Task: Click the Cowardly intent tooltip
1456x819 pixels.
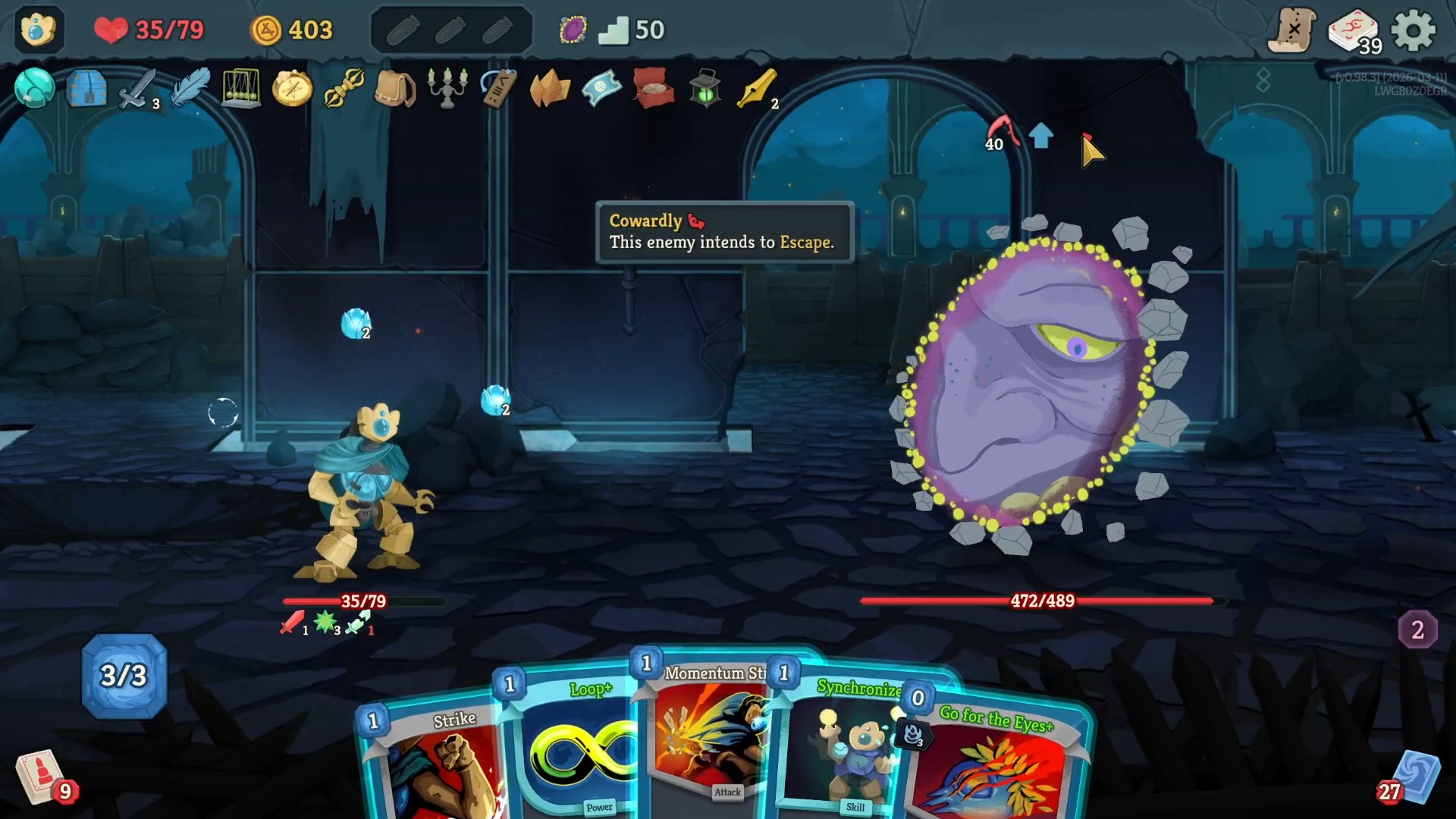Action: click(x=723, y=231)
